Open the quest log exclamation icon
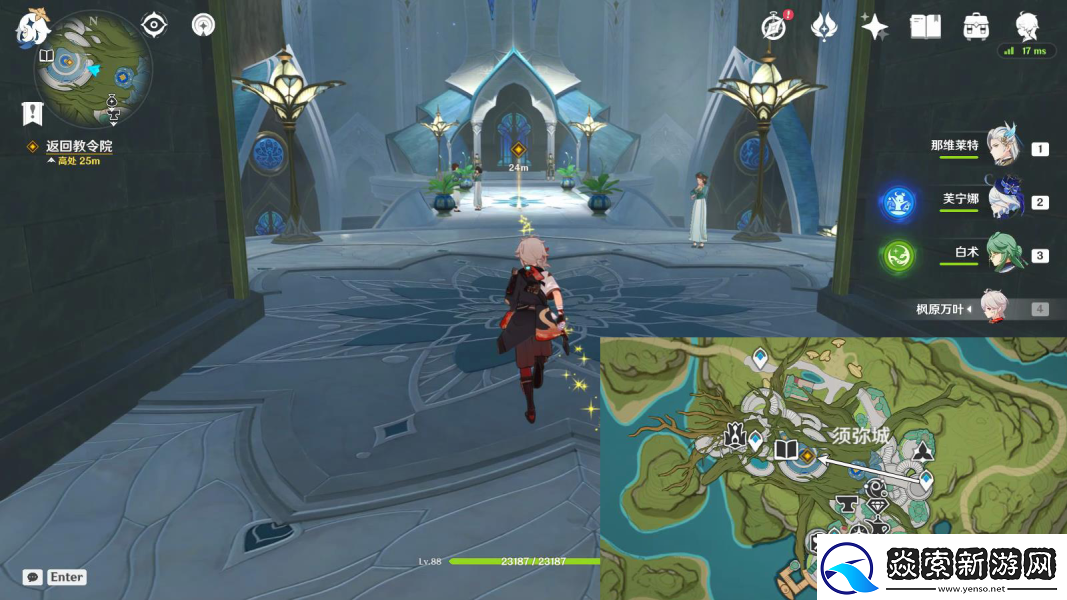The image size is (1067, 600). tap(31, 113)
